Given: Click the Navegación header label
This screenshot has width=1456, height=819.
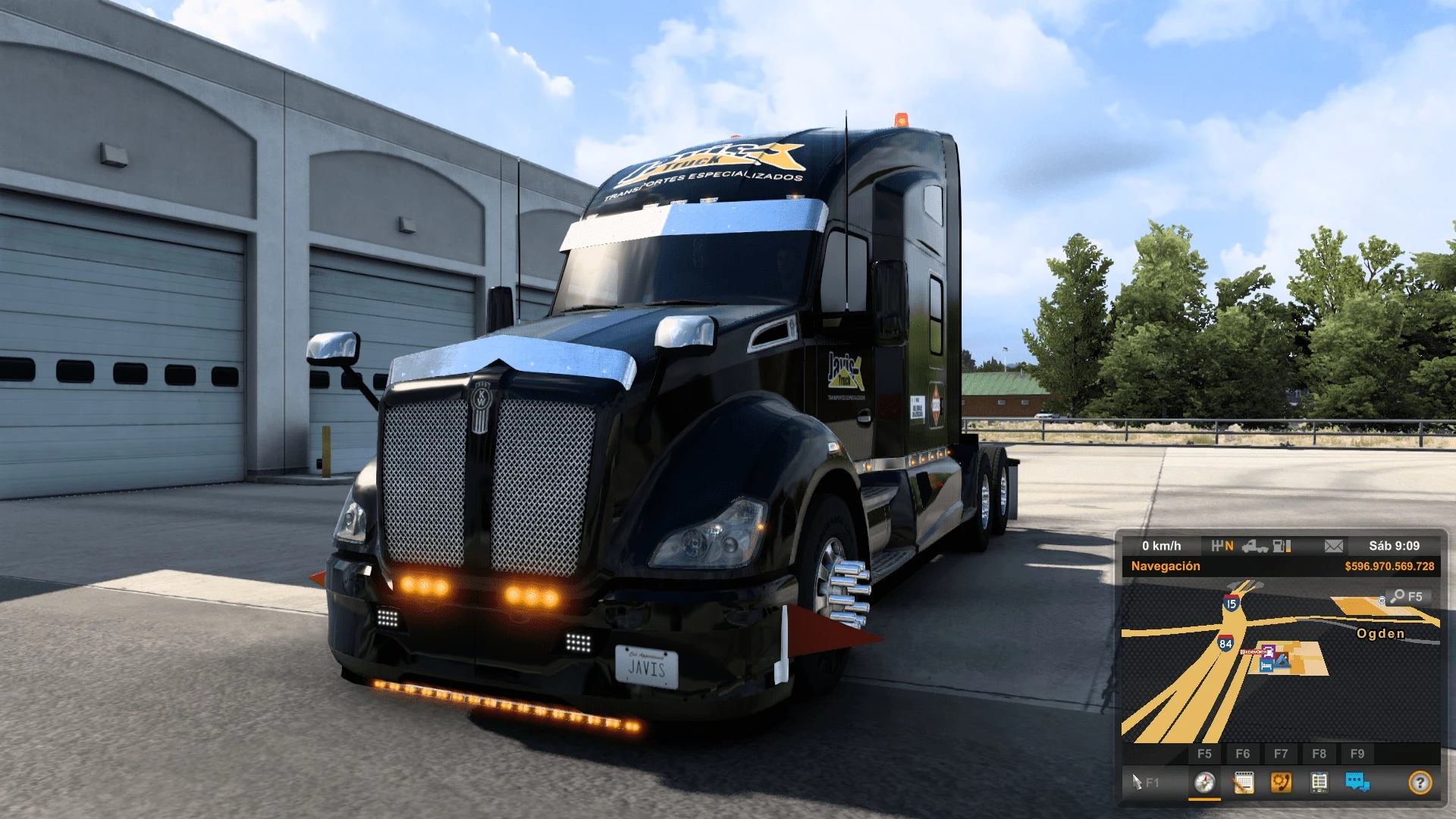Looking at the screenshot, I should [1166, 565].
